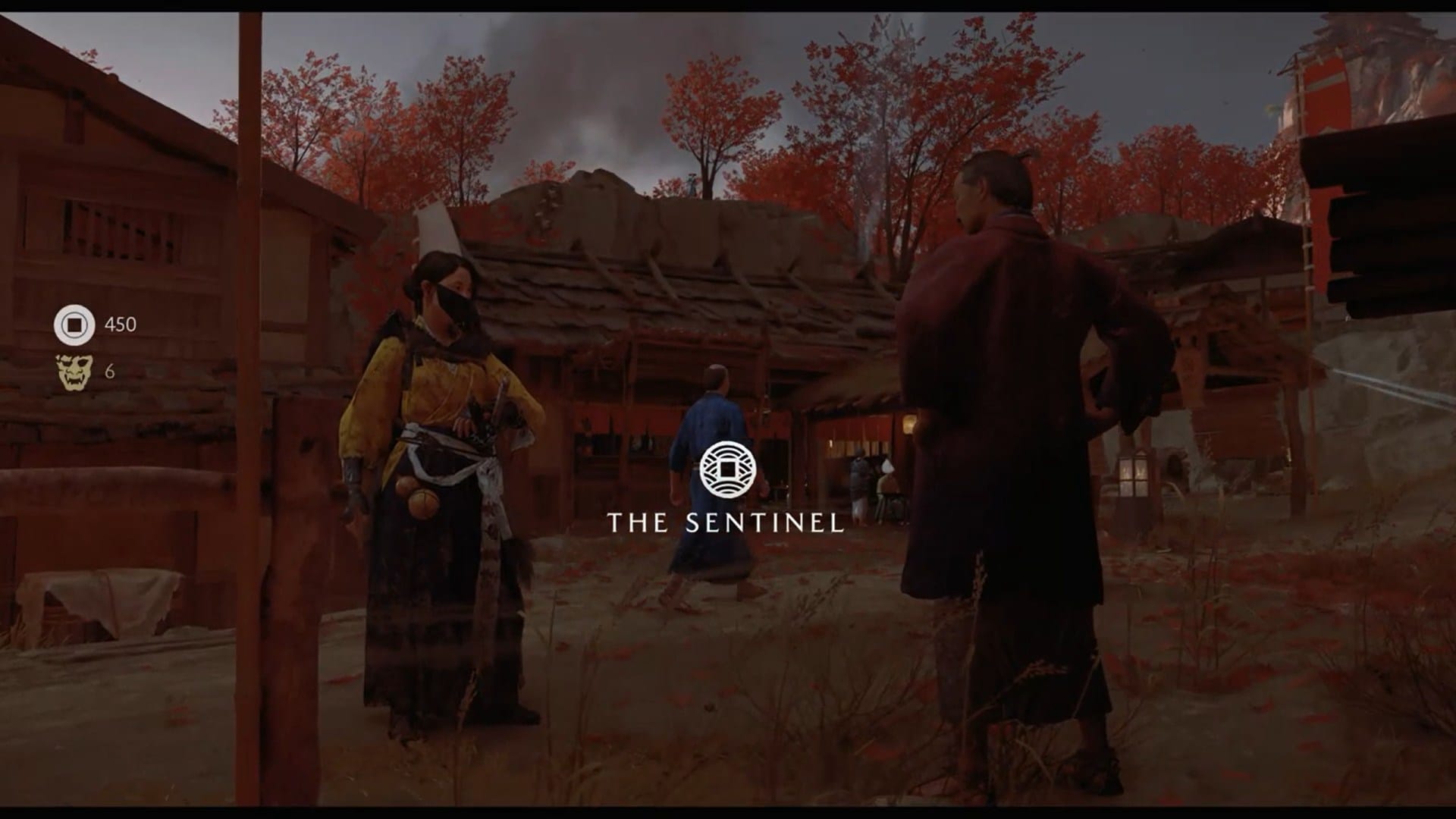Click the outer ring of the currency icon
The height and width of the screenshot is (819, 1456).
(74, 309)
